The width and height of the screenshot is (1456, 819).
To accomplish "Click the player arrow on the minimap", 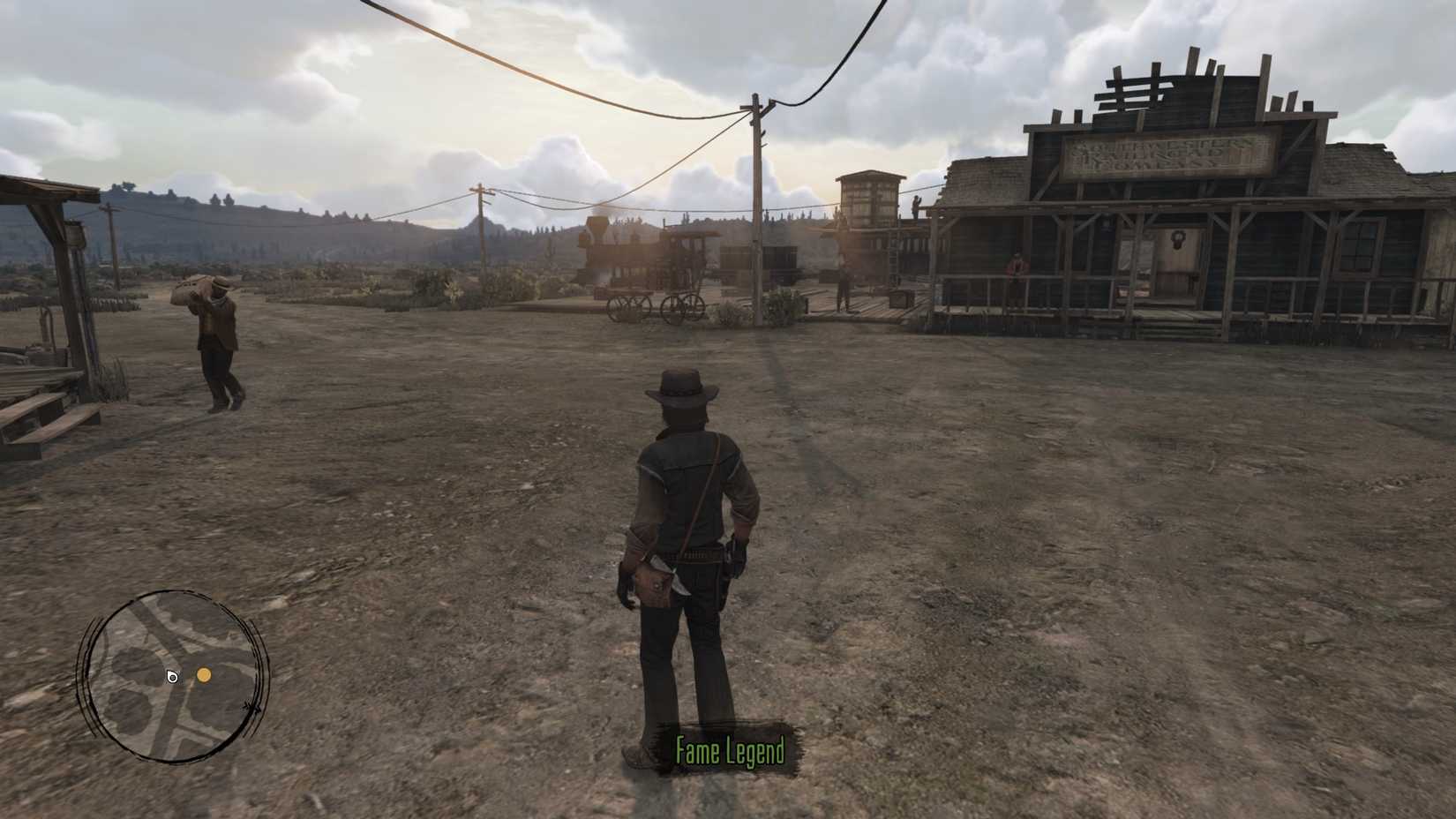I will pos(172,676).
